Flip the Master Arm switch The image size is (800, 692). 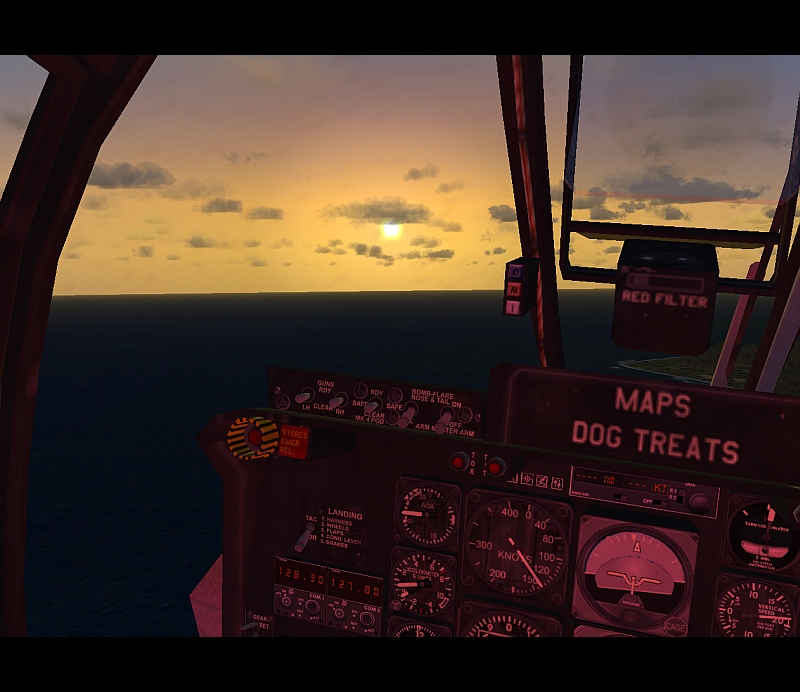pyautogui.click(x=441, y=420)
